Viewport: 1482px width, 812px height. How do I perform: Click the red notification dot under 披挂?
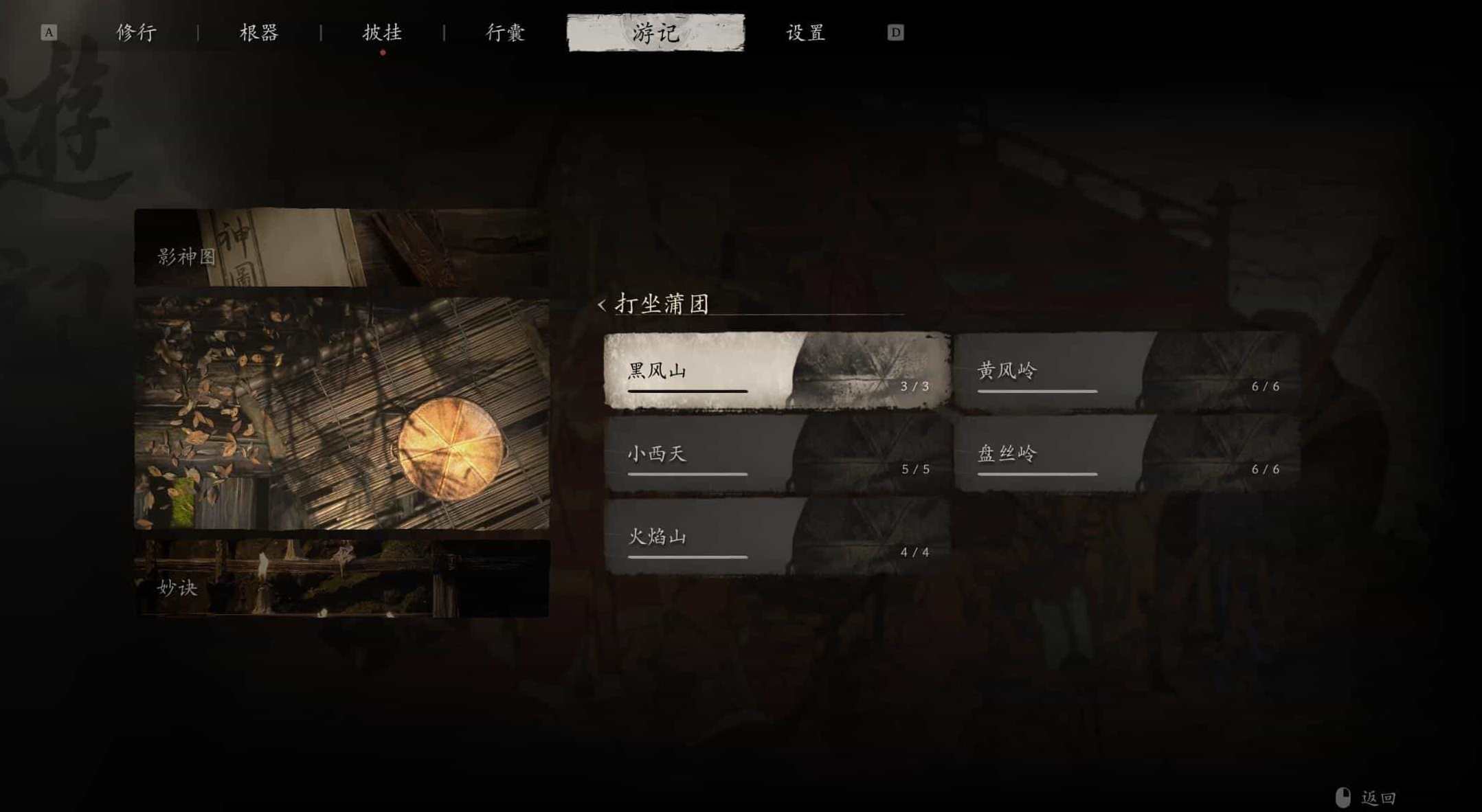tap(382, 52)
